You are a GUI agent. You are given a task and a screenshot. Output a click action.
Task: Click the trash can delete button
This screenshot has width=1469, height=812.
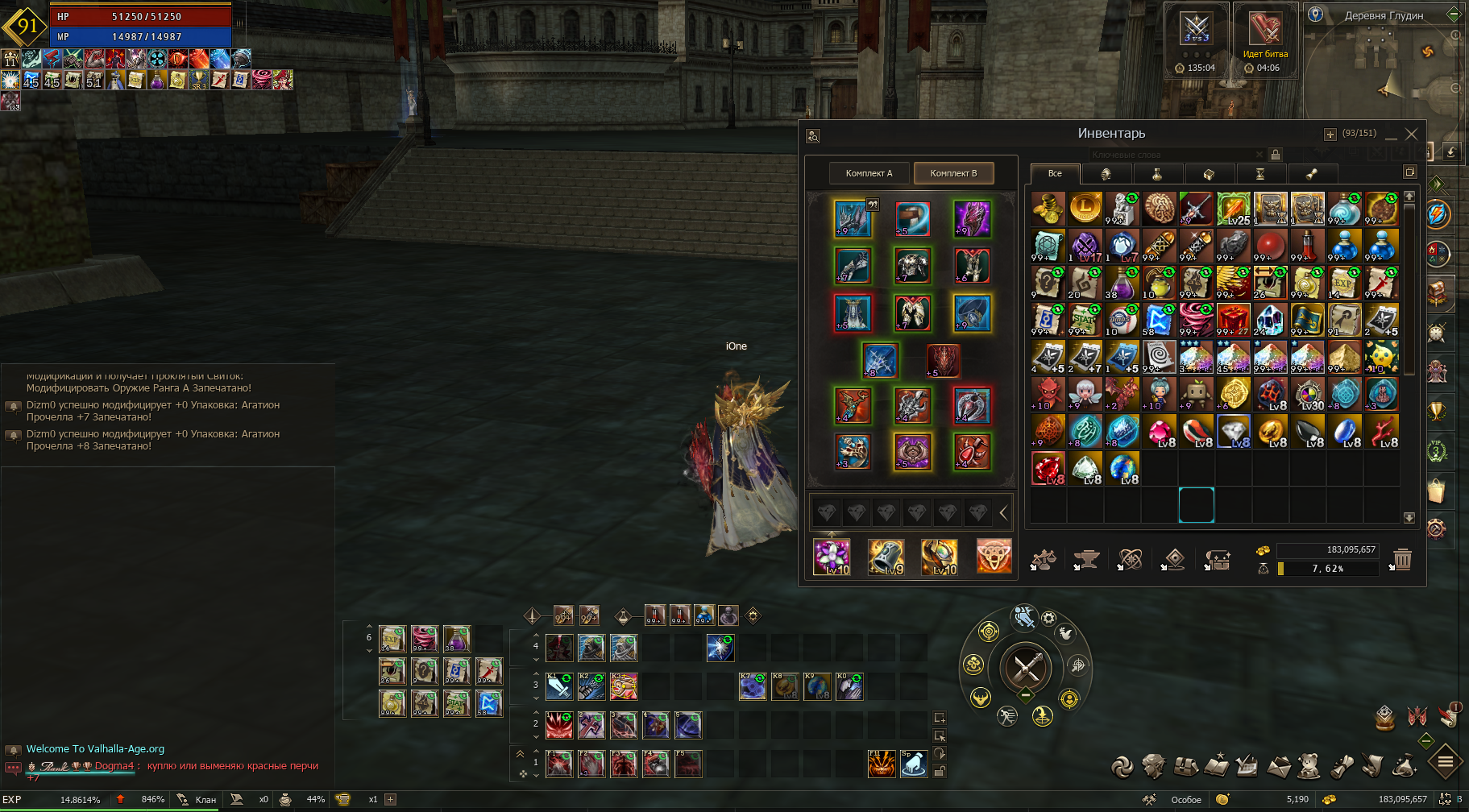click(x=1402, y=559)
